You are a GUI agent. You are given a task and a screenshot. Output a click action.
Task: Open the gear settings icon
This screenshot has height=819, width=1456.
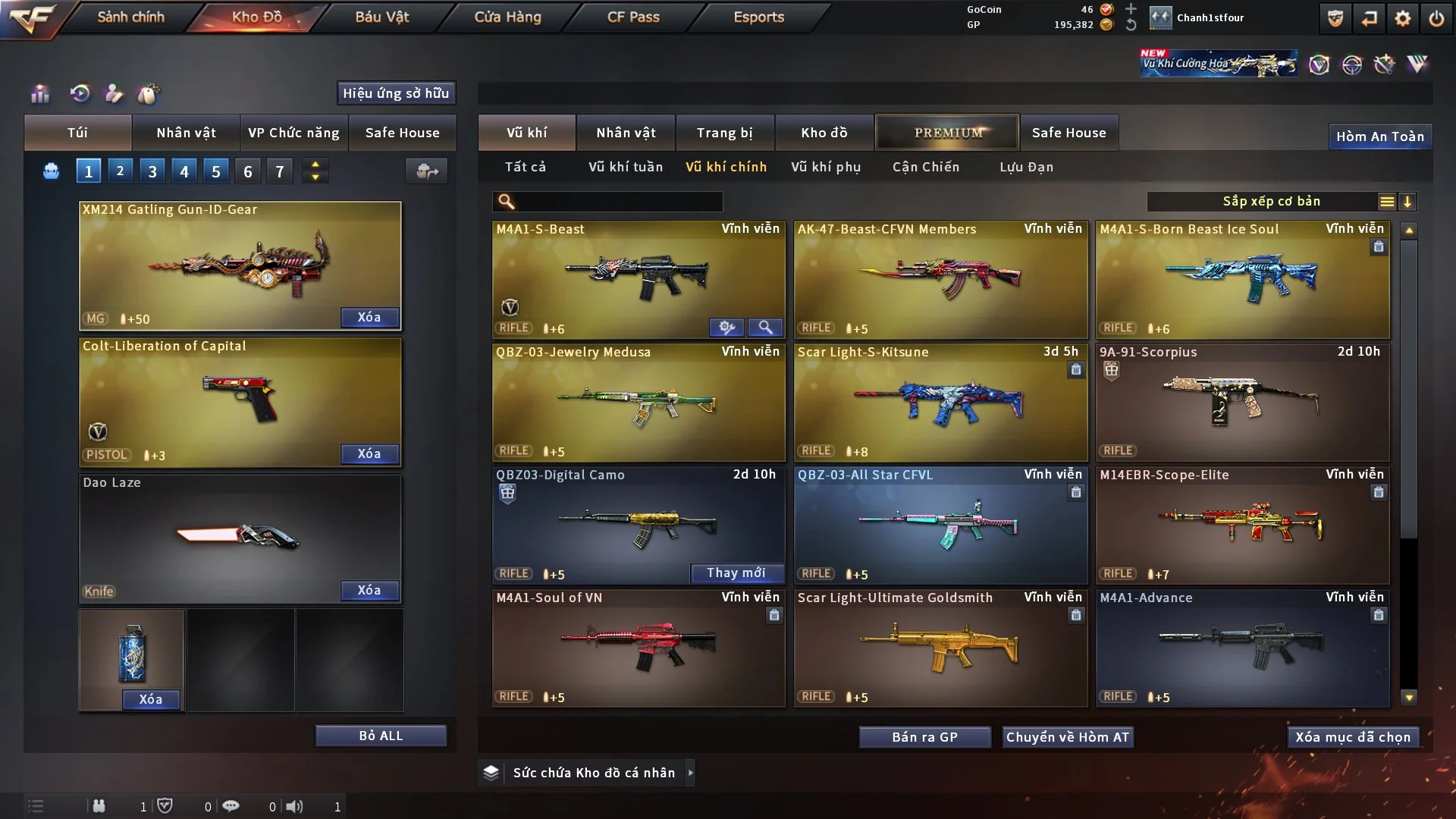coord(1403,18)
